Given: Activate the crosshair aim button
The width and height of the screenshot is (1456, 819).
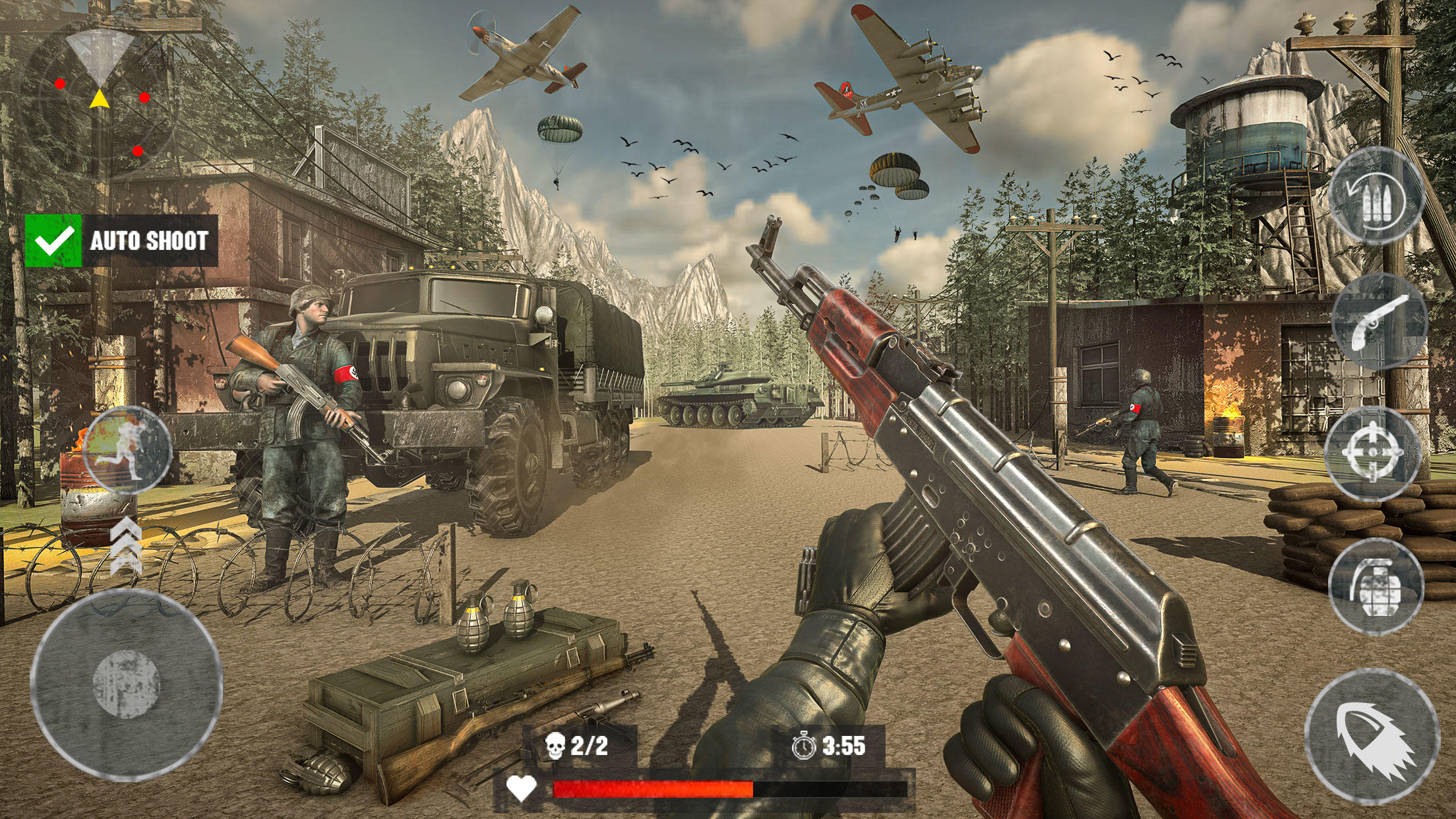Looking at the screenshot, I should point(1372,453).
